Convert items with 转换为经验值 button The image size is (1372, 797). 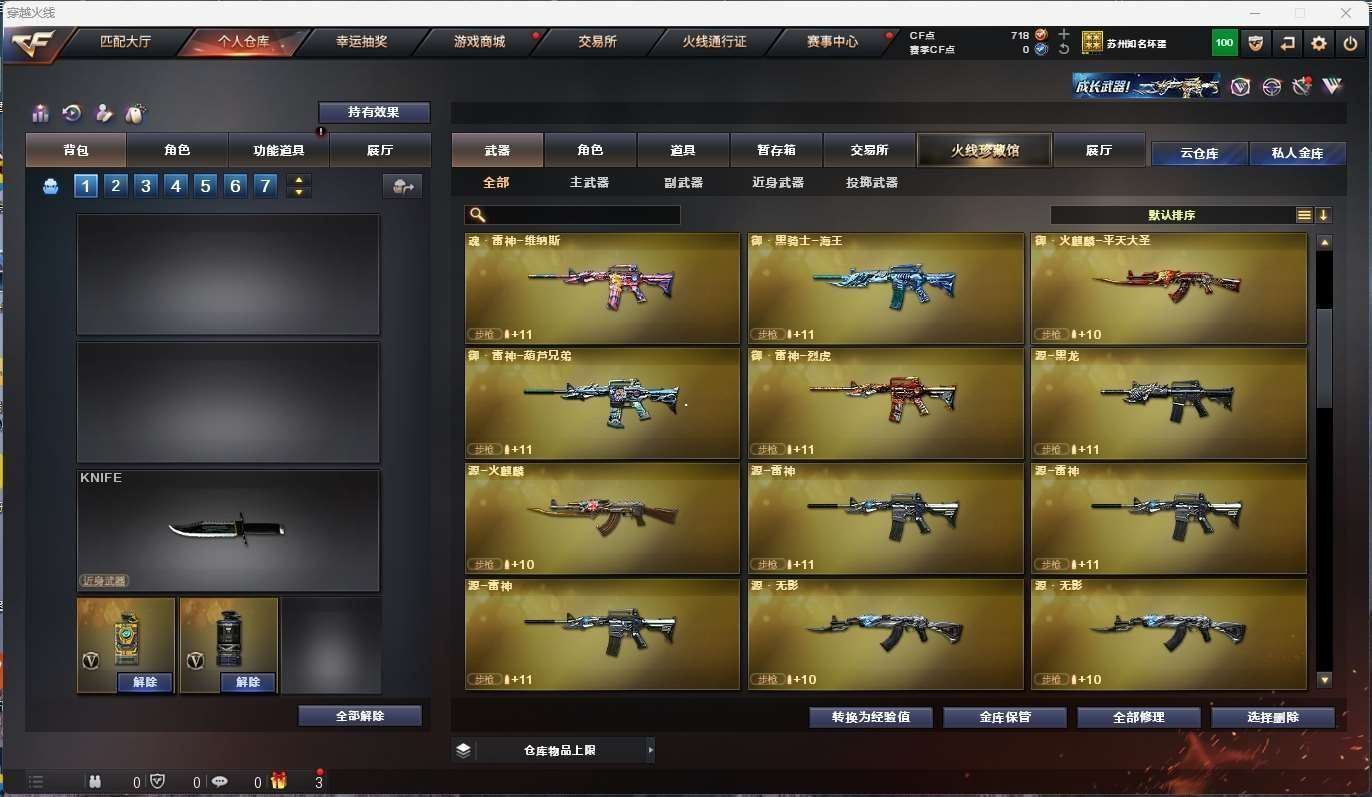871,717
